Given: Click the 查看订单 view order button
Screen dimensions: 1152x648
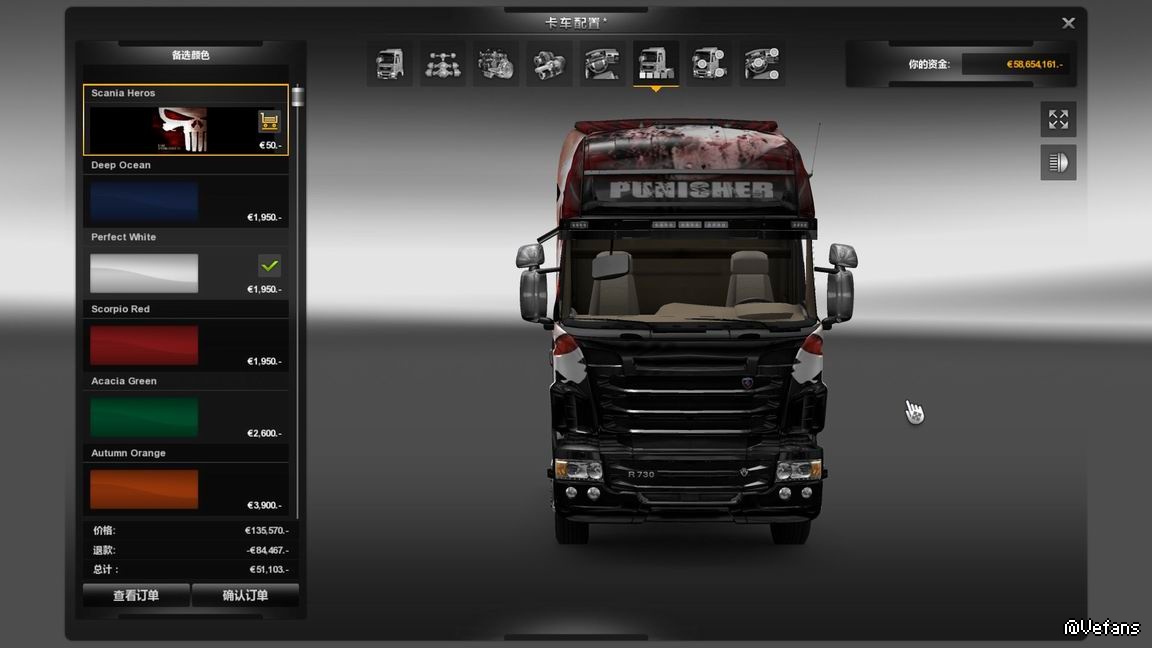Looking at the screenshot, I should point(136,595).
